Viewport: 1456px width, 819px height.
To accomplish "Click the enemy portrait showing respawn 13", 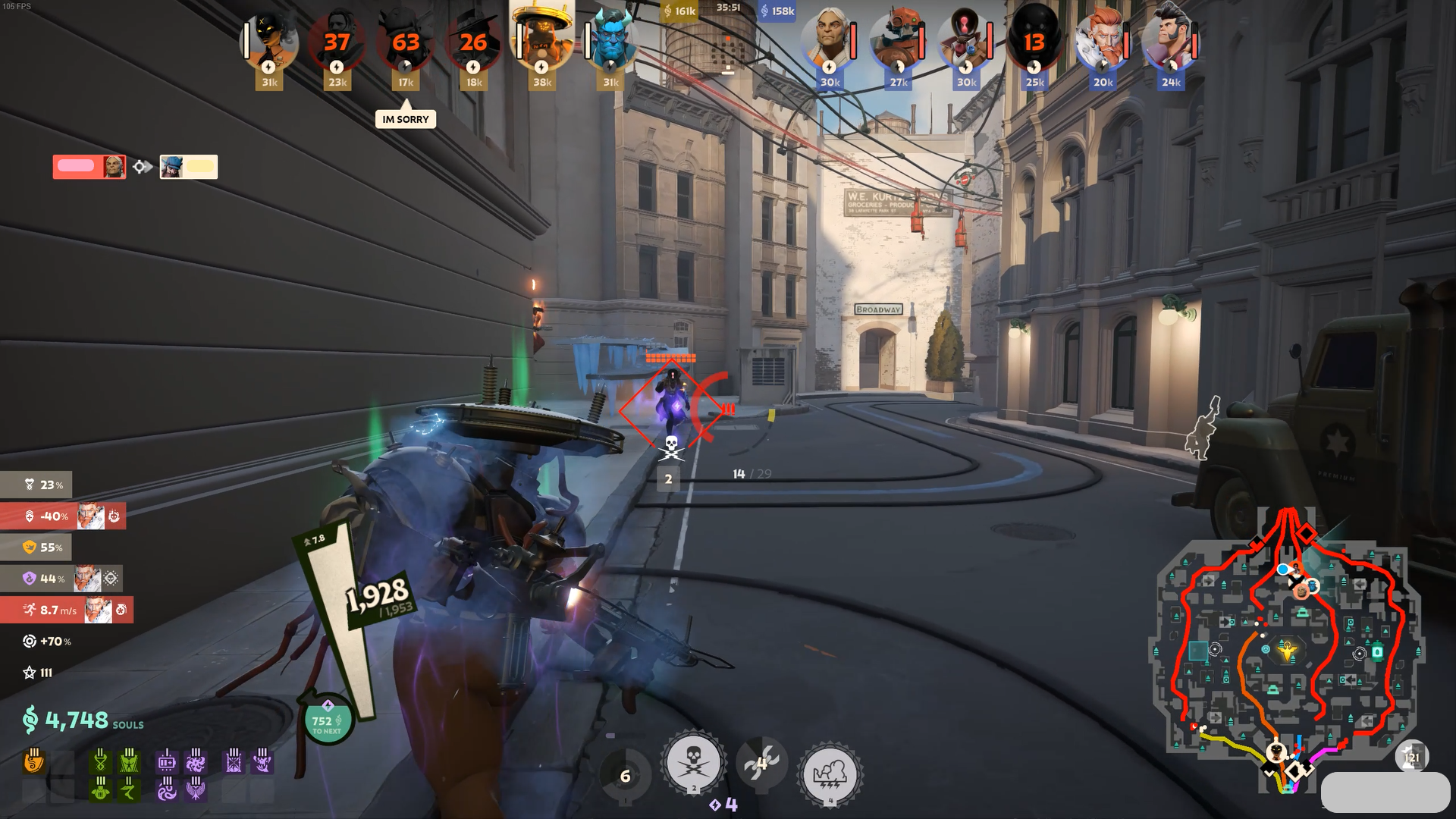I will tap(1035, 42).
